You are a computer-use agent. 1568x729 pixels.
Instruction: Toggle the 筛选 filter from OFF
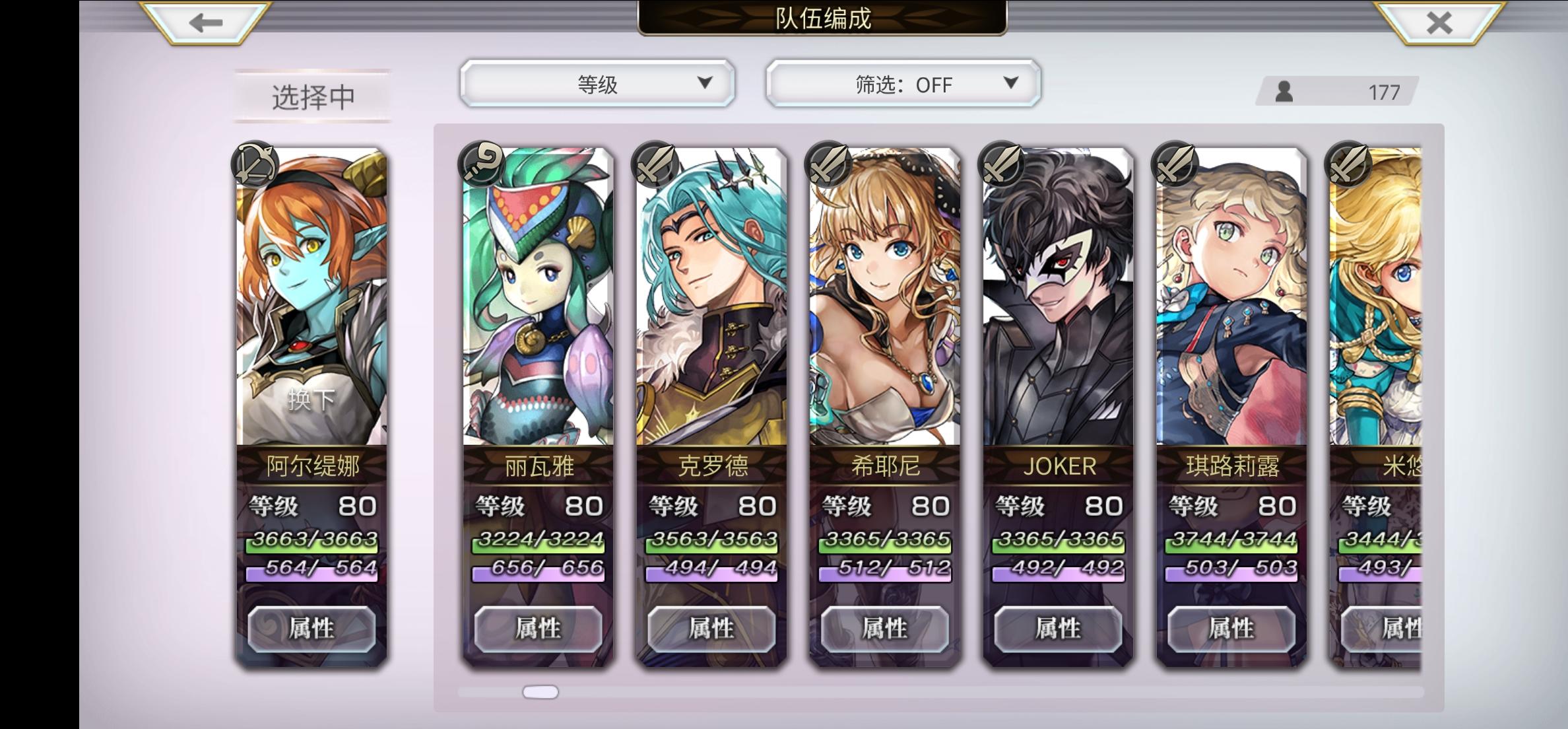(x=901, y=85)
